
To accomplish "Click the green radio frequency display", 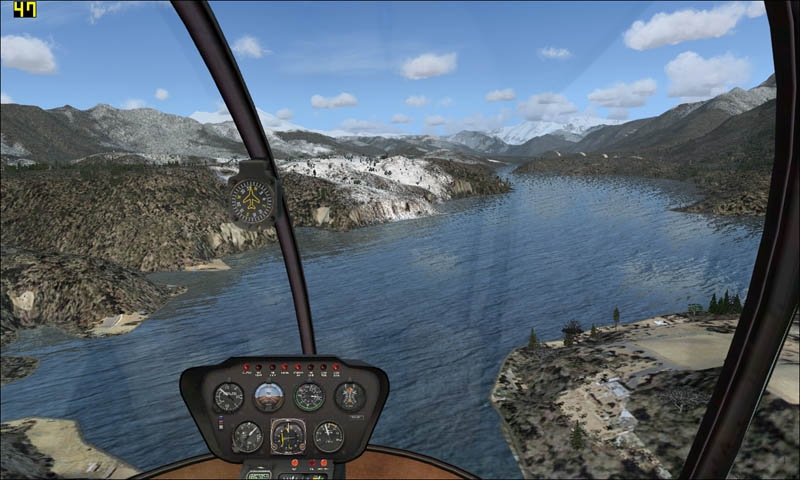I will [x=259, y=474].
